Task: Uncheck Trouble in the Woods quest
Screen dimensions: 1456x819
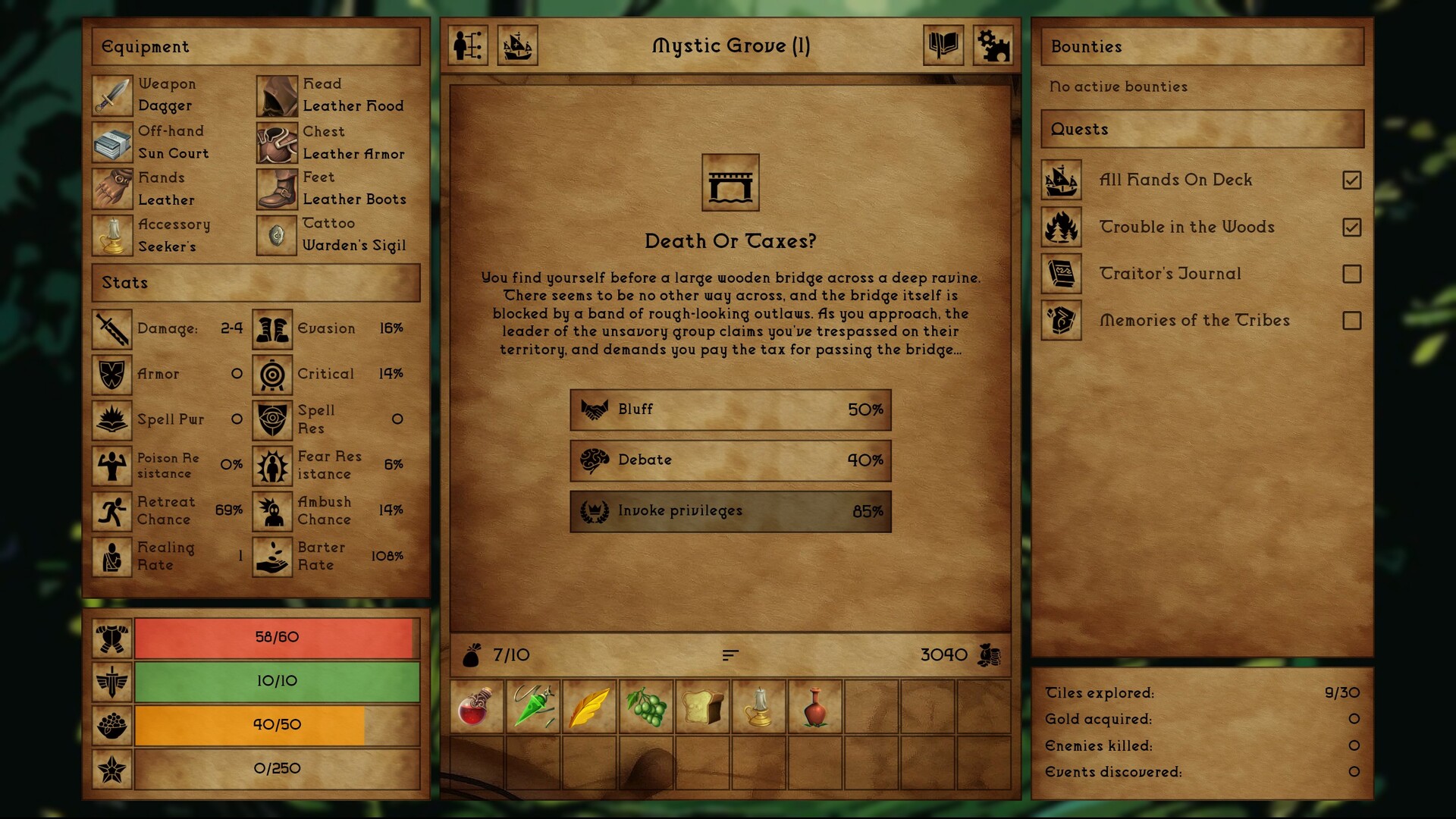Action: pyautogui.click(x=1353, y=227)
